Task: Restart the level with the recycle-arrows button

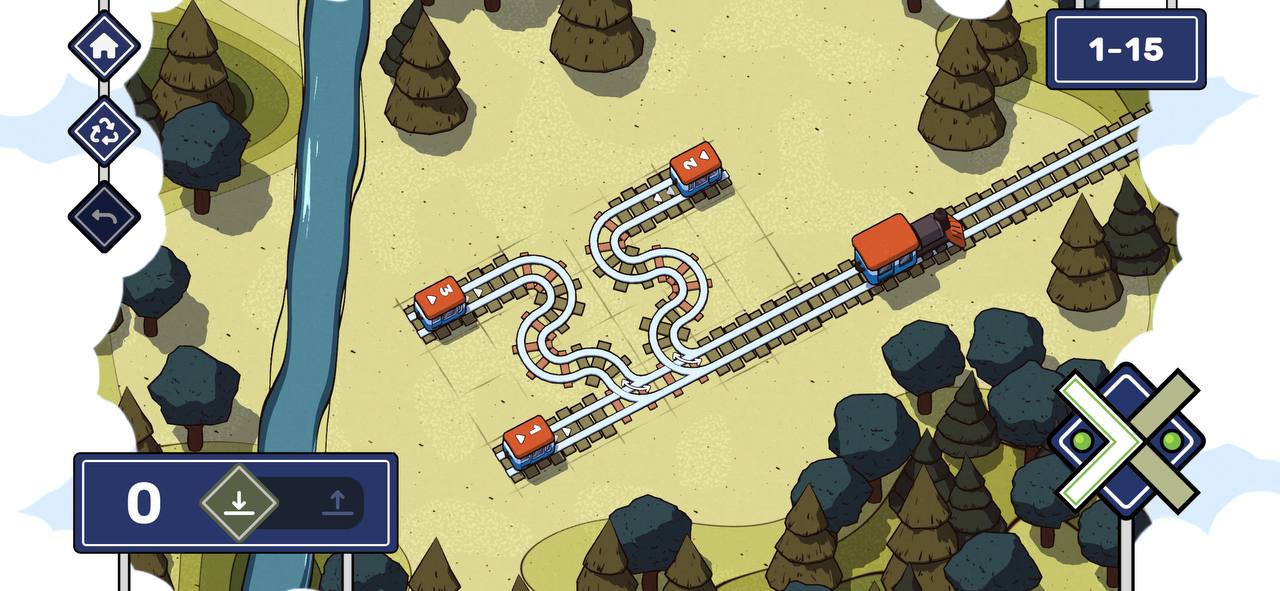Action: tap(104, 131)
